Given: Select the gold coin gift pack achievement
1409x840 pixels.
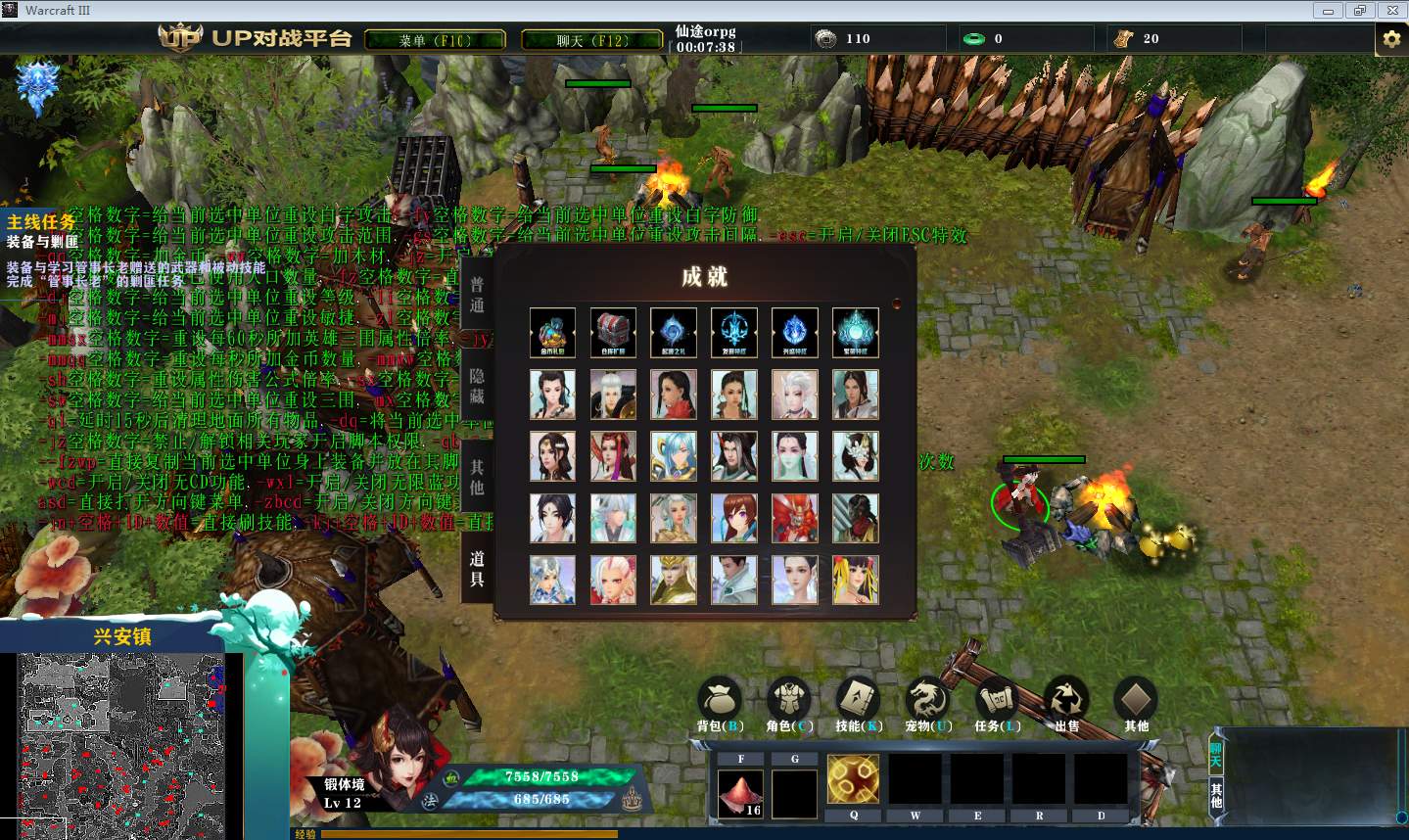Looking at the screenshot, I should pyautogui.click(x=552, y=333).
